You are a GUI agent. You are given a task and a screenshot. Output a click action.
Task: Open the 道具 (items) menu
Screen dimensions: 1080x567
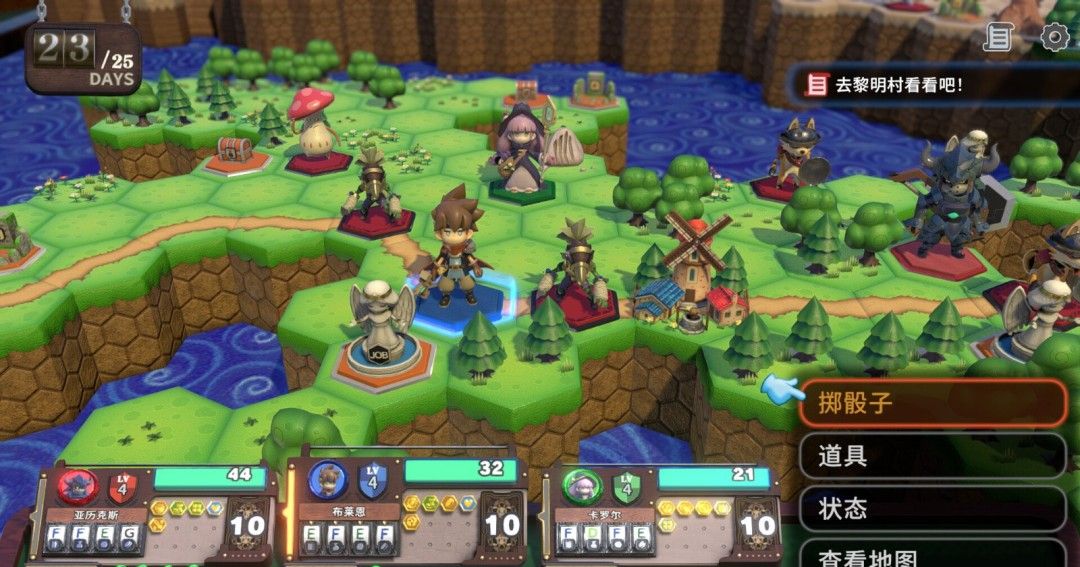coord(932,456)
